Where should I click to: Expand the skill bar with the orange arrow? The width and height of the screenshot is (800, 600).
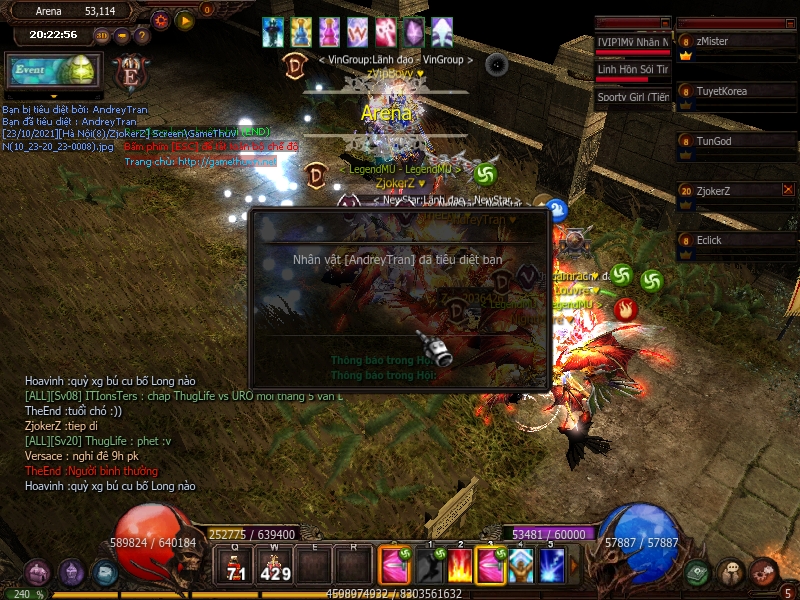tap(574, 566)
